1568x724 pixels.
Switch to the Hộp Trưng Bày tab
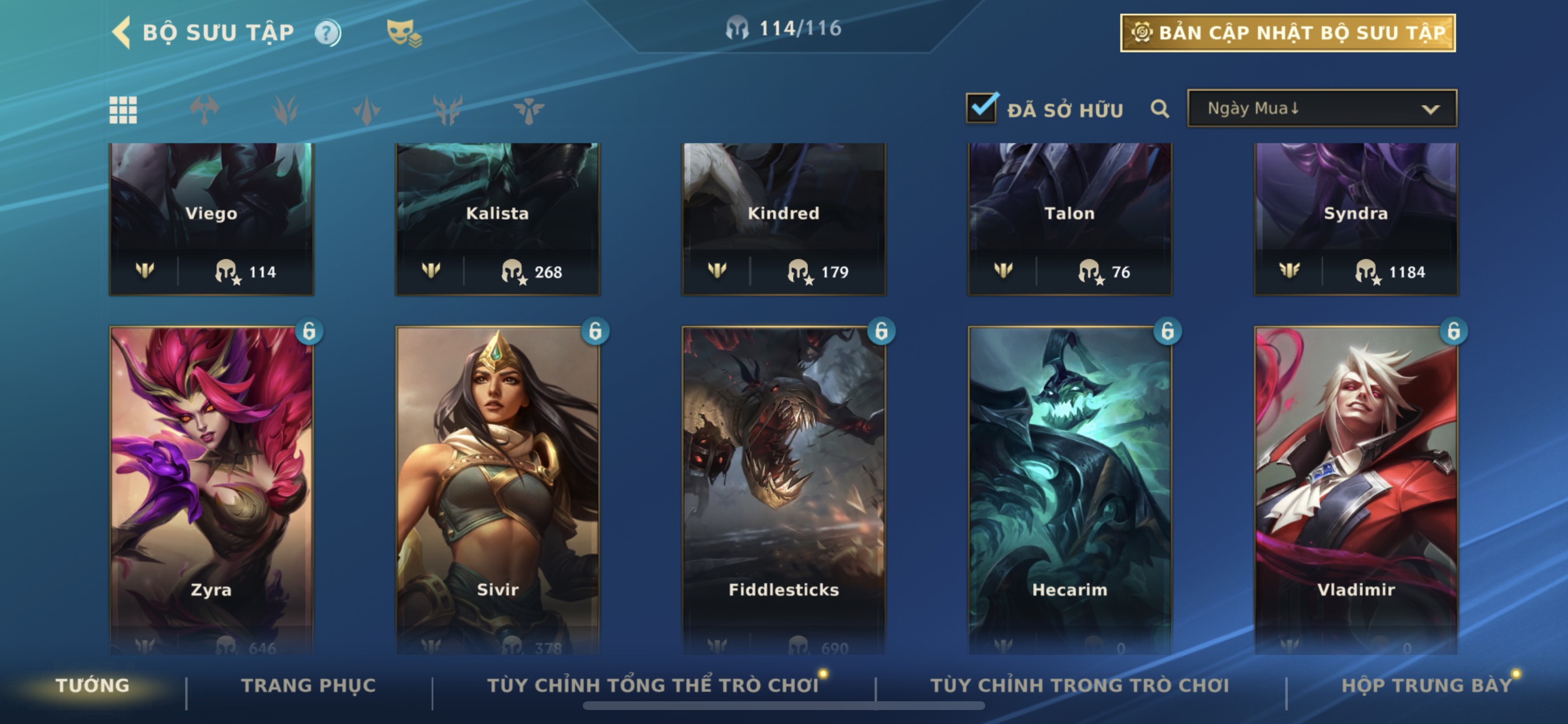(x=1426, y=686)
